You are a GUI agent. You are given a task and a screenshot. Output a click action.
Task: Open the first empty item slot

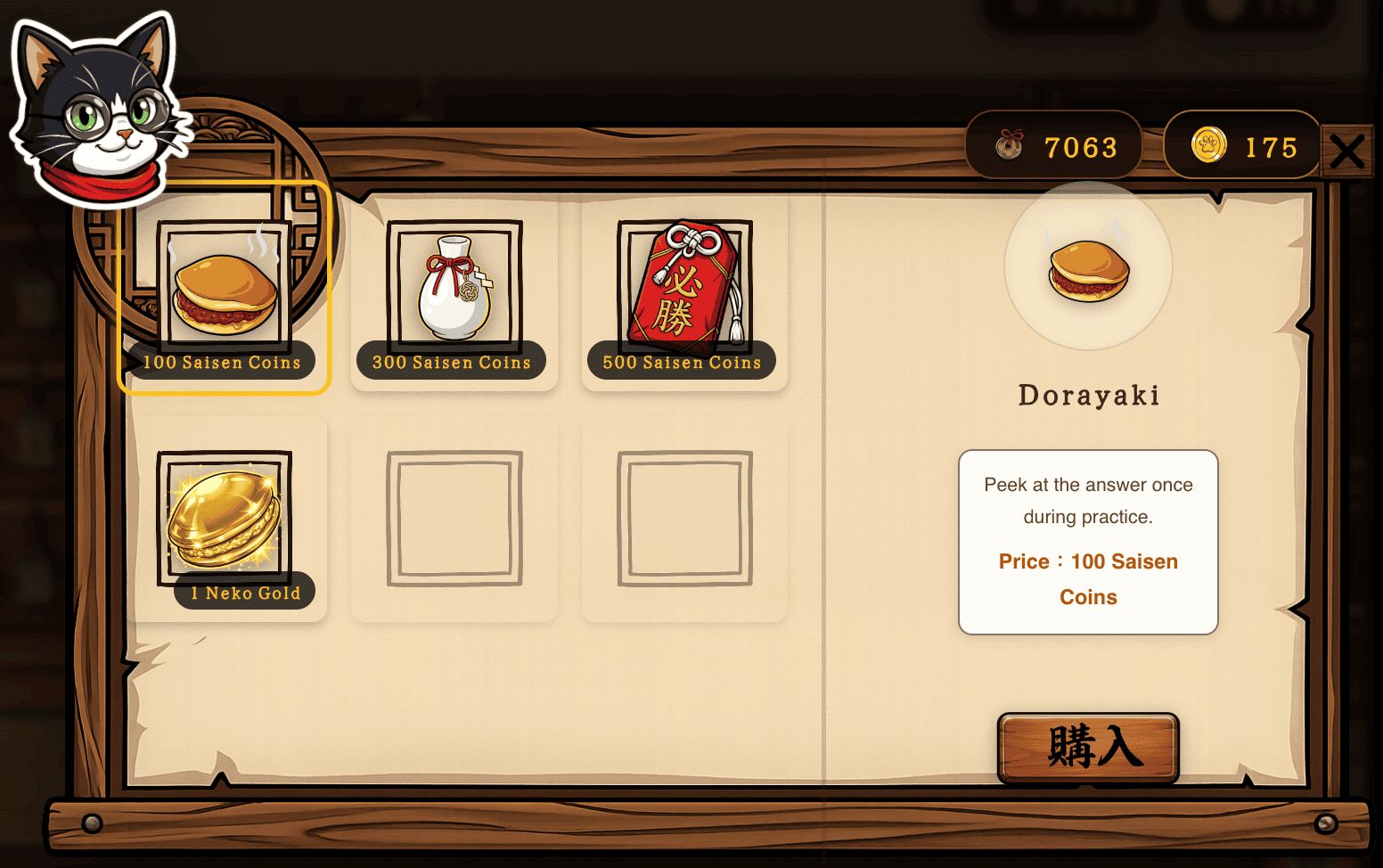coord(454,517)
